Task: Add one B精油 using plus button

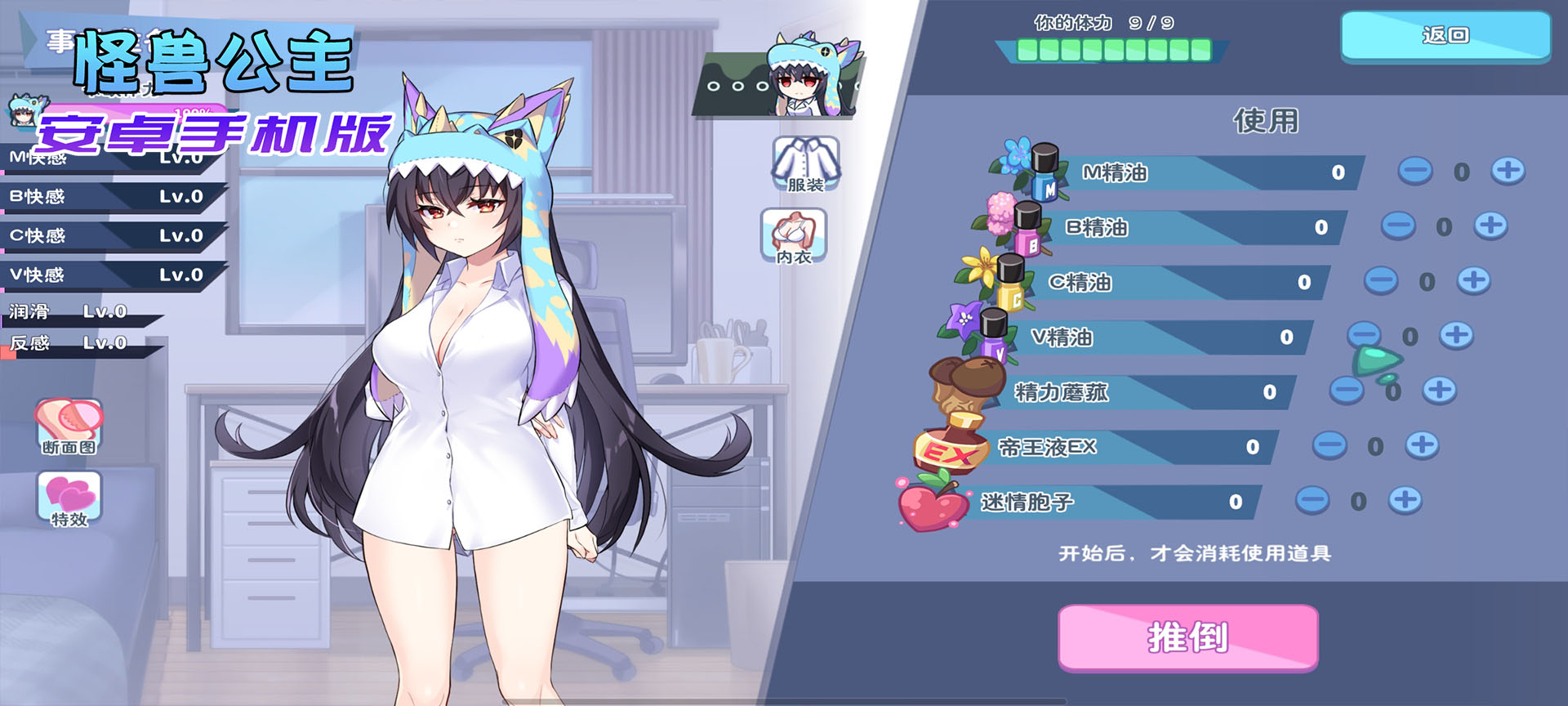Action: tap(1490, 226)
